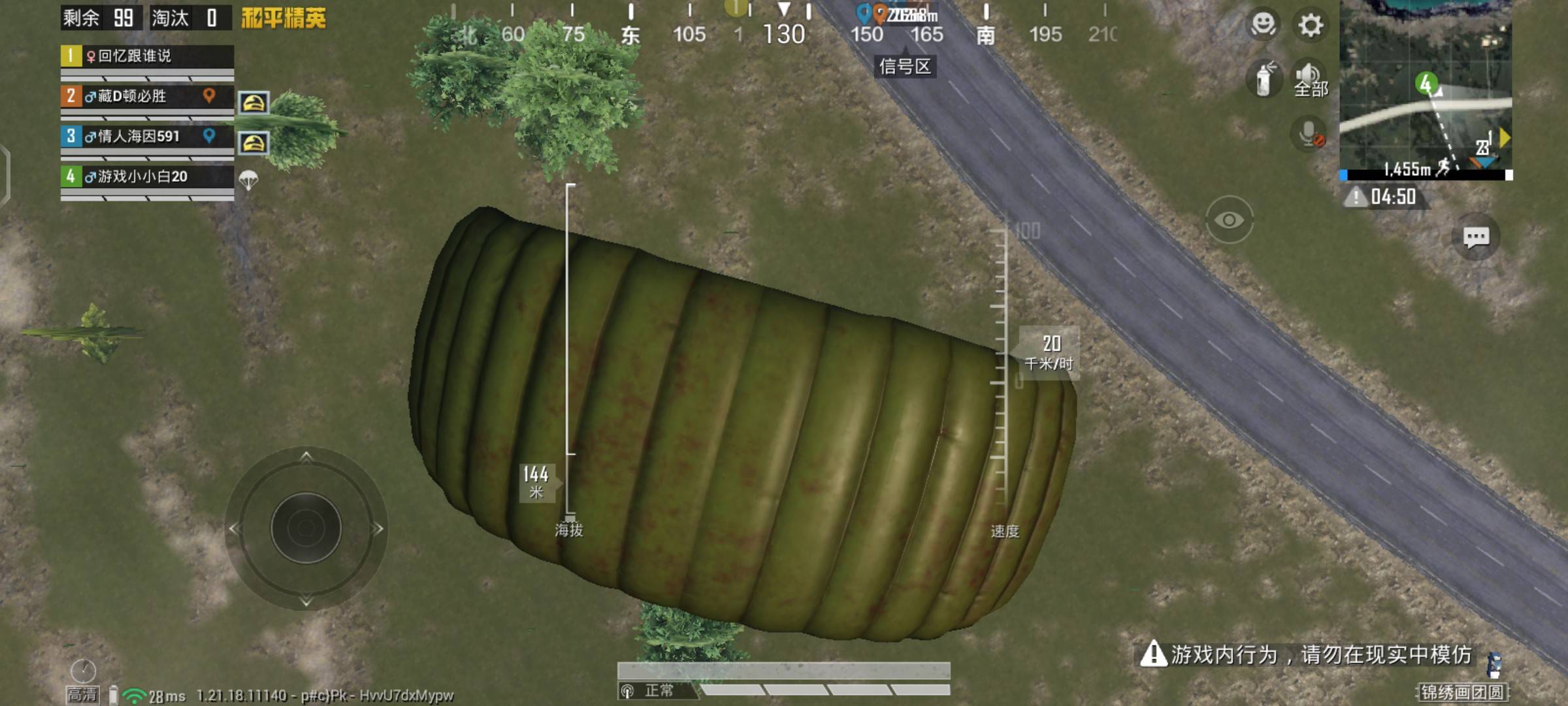Open the settings gear menu
This screenshot has width=1568, height=706.
(x=1310, y=25)
